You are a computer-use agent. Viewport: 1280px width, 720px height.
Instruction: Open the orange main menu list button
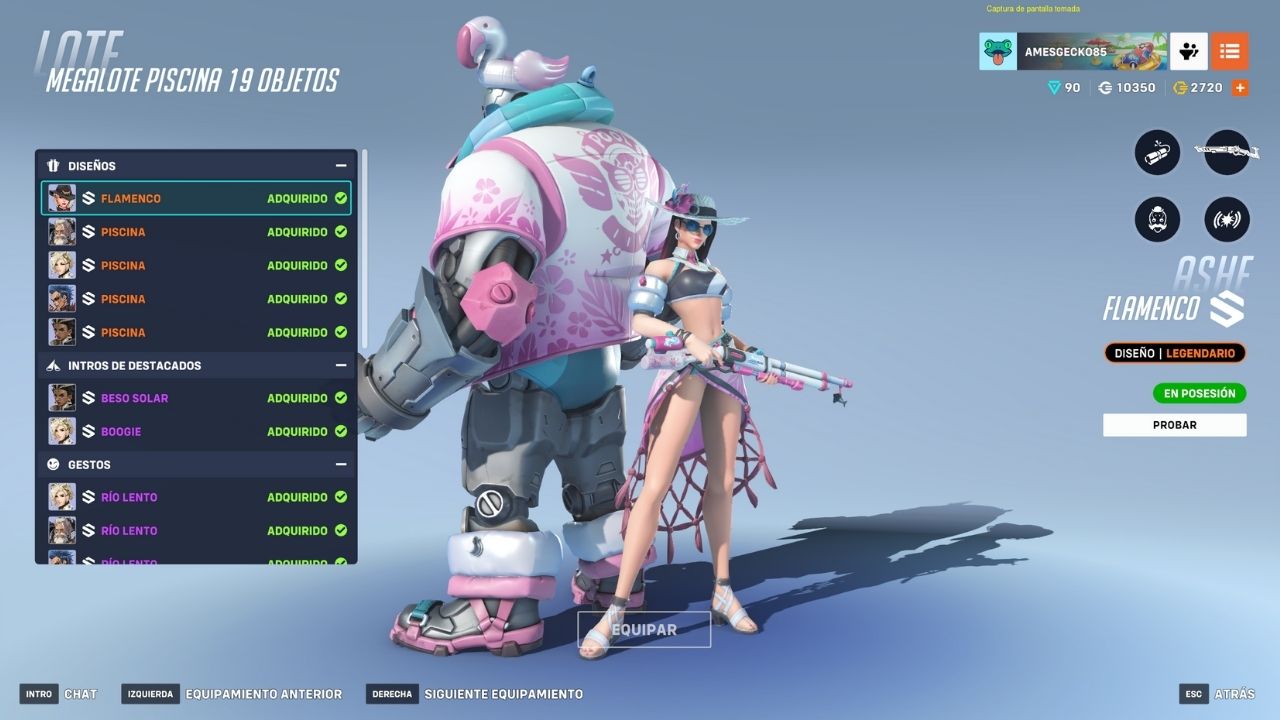1229,51
